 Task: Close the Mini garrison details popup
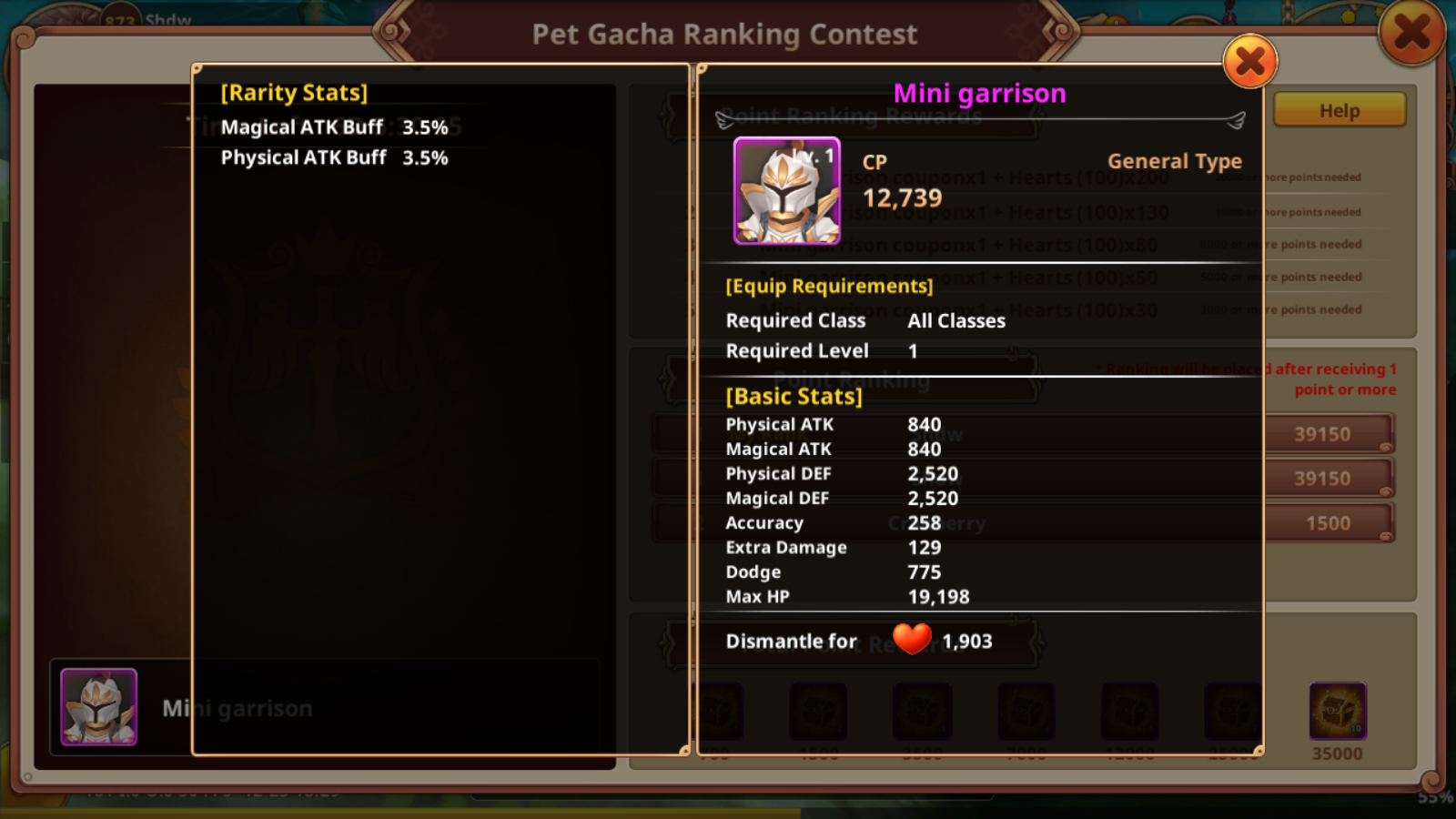point(1250,62)
